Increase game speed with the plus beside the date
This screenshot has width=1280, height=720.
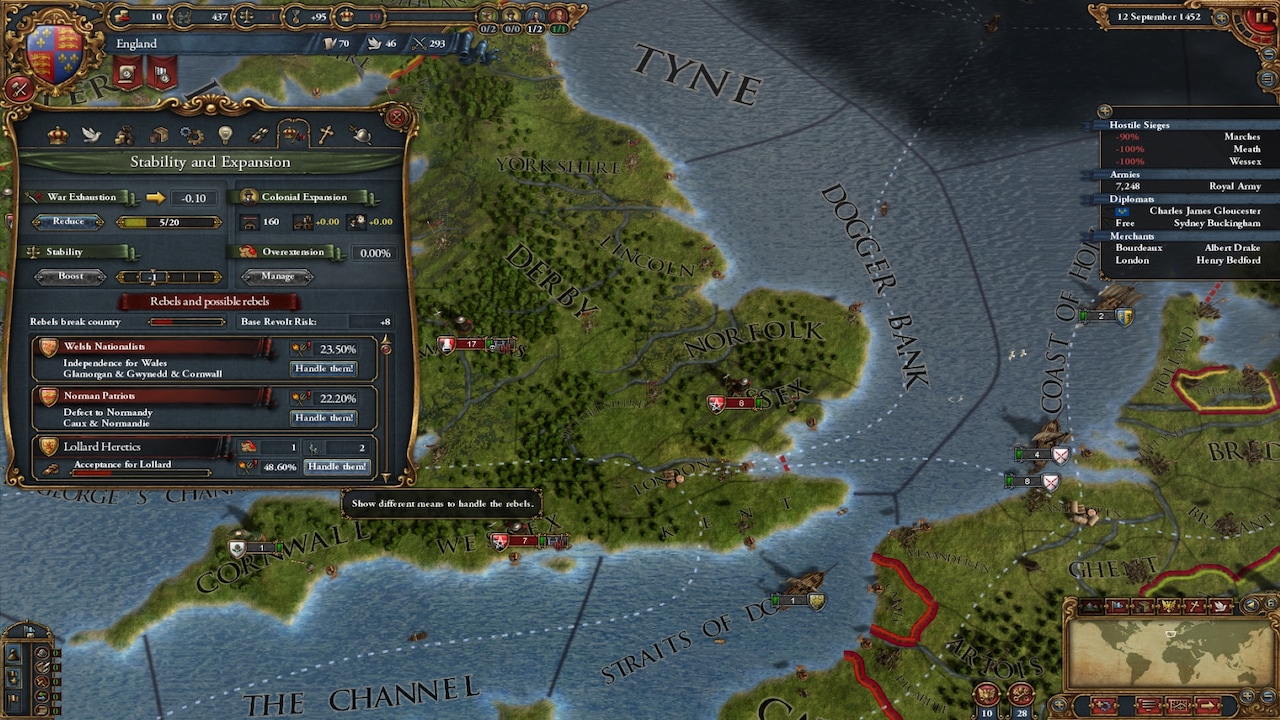1221,18
